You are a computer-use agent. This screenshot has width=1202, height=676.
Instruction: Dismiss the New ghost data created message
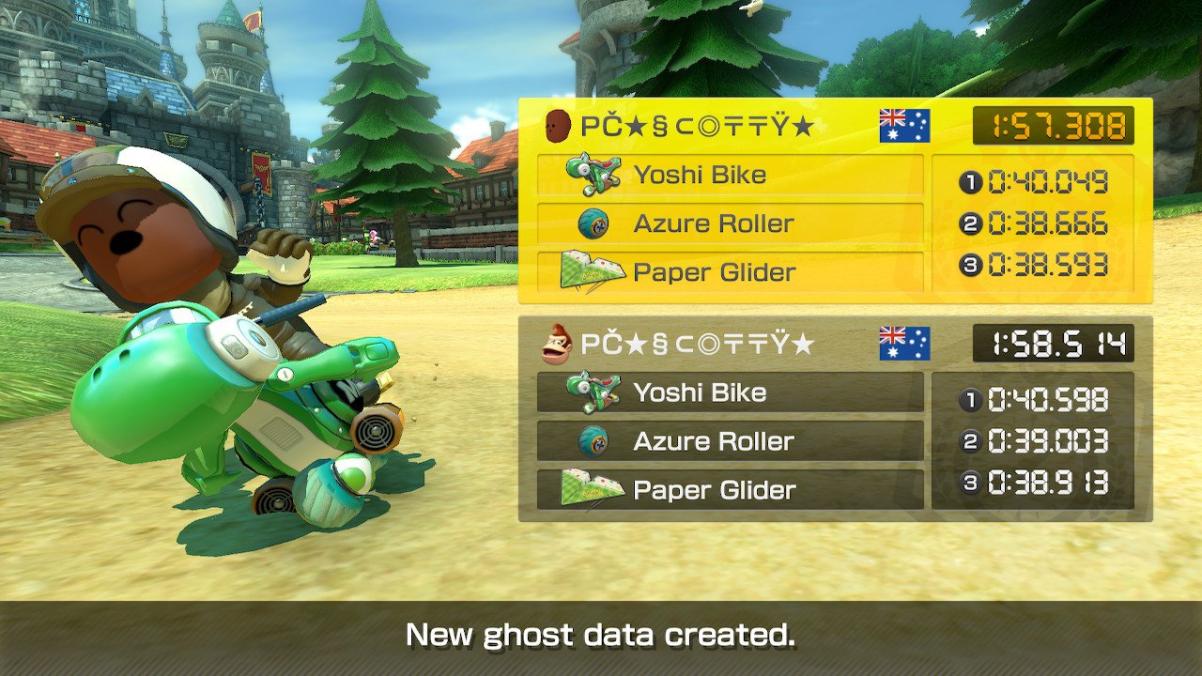point(600,636)
